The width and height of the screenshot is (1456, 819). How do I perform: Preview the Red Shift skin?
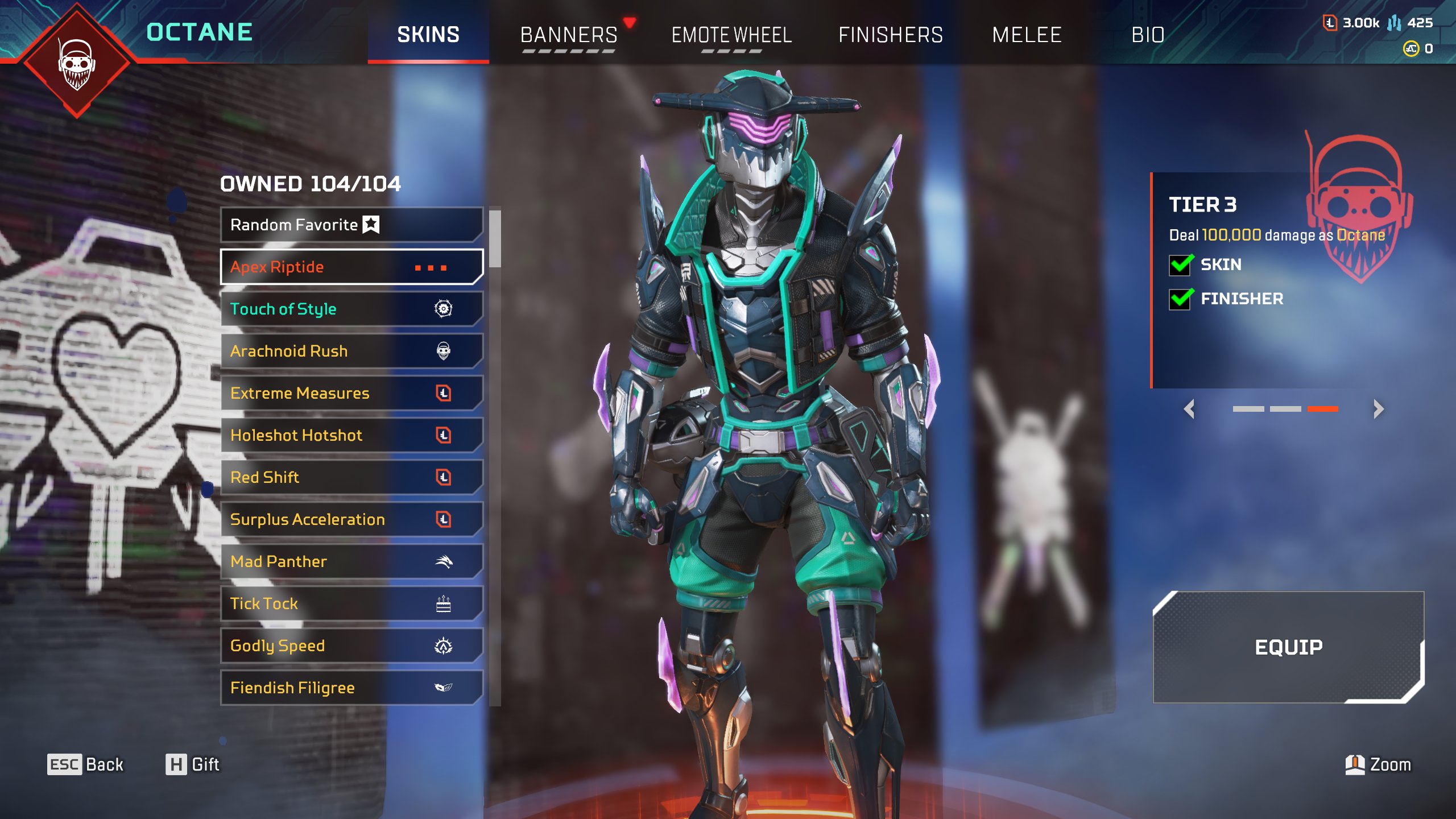(351, 477)
